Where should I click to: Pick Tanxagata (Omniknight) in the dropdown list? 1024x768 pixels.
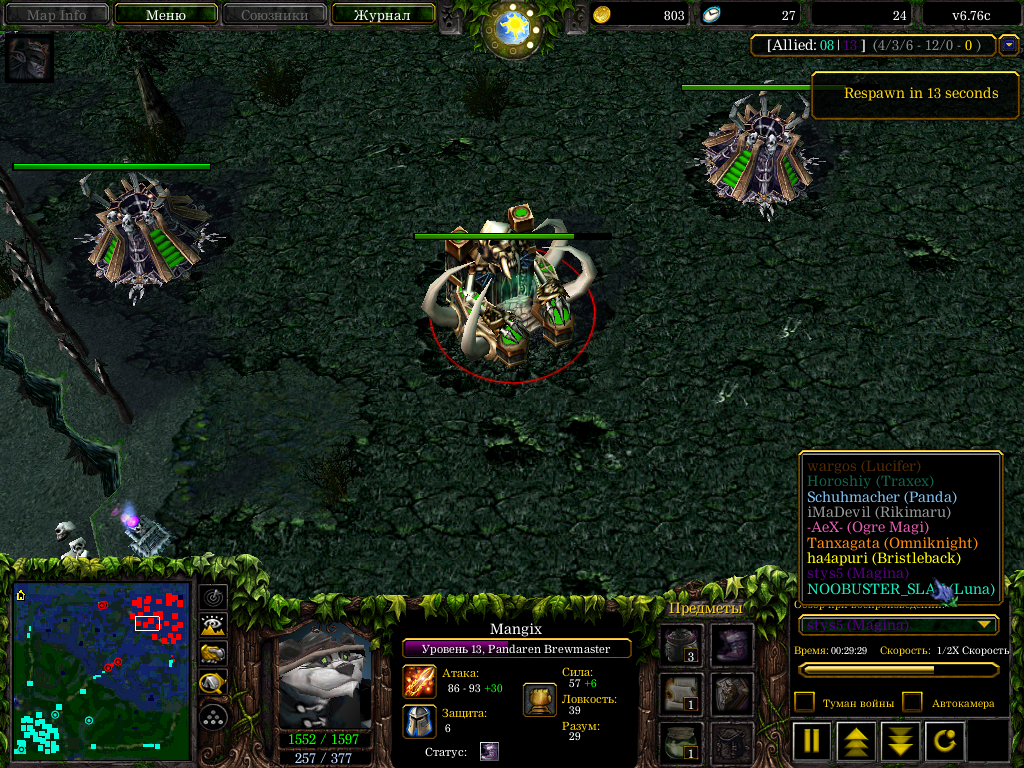[x=891, y=543]
